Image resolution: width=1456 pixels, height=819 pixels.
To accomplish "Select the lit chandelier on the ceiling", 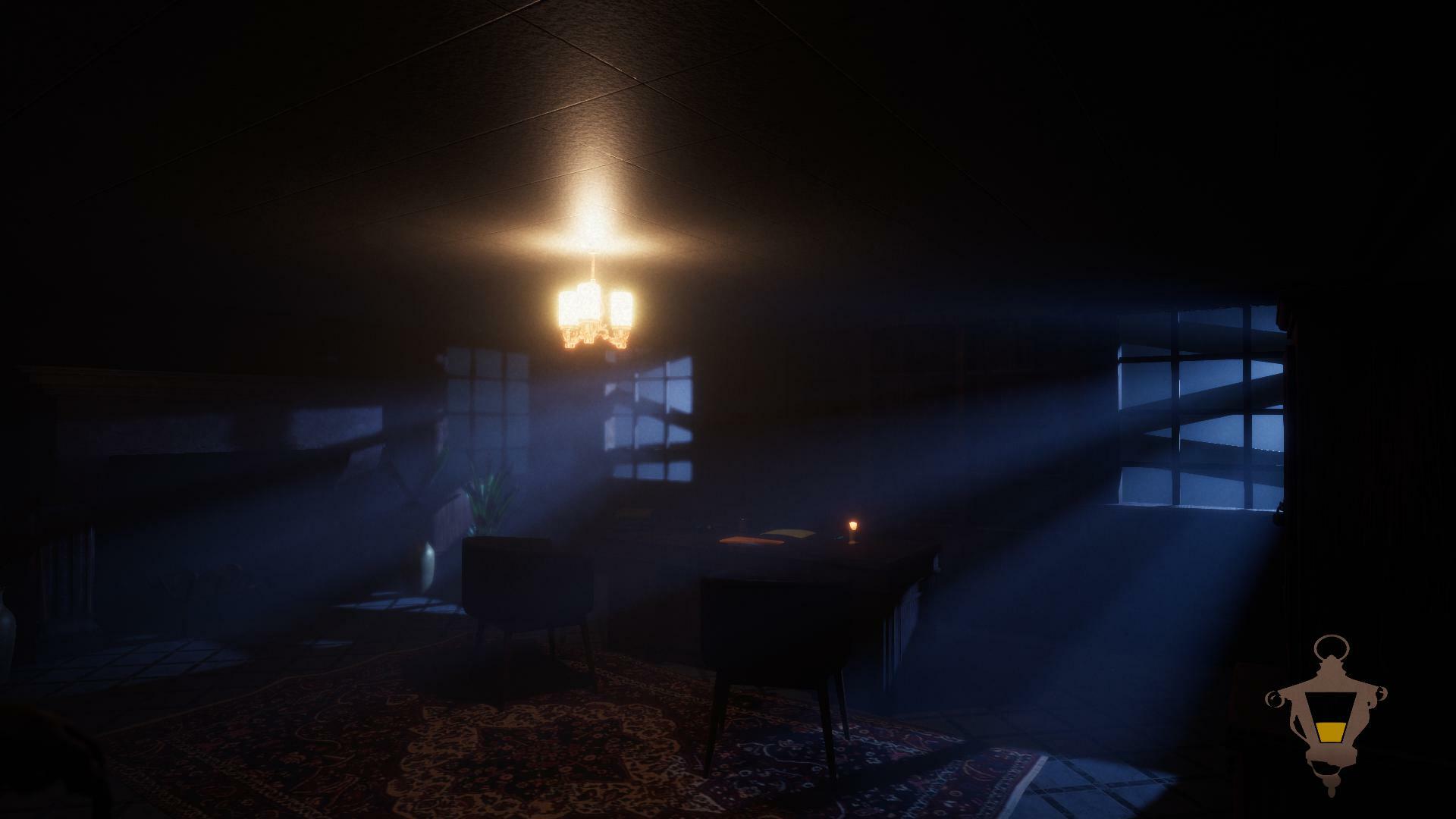I will [x=594, y=315].
